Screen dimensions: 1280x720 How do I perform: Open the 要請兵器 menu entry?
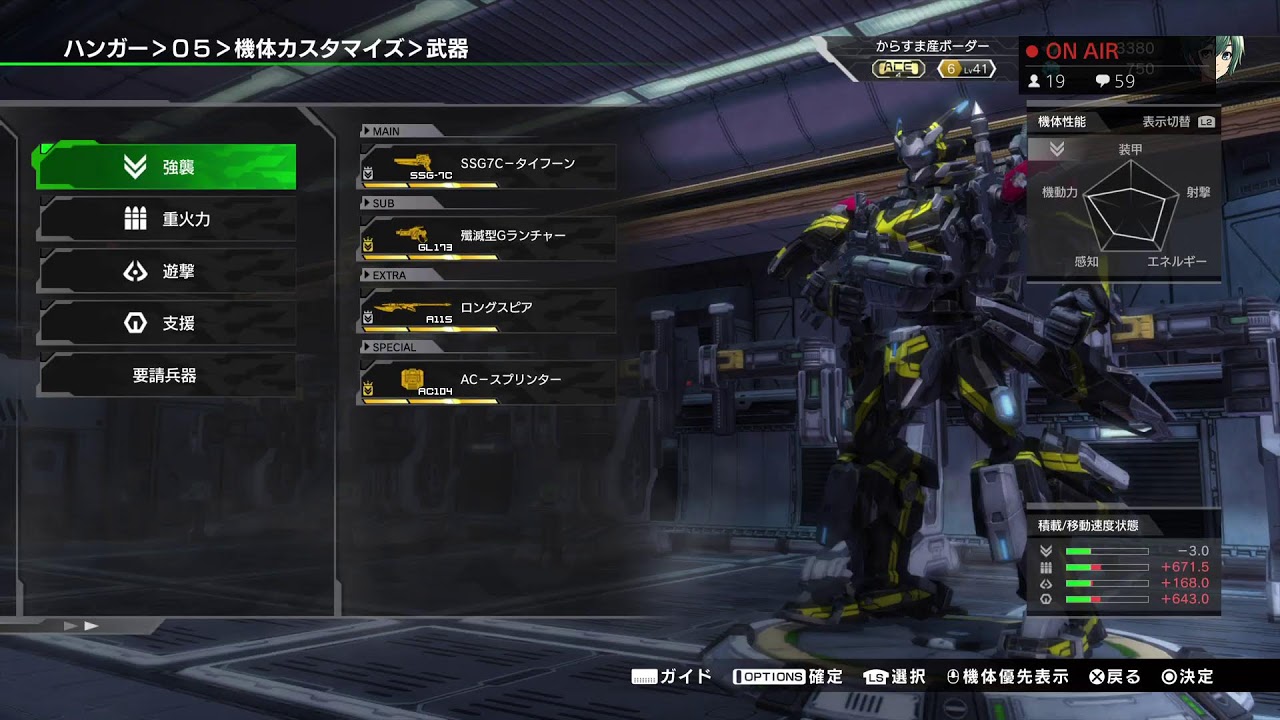pyautogui.click(x=166, y=376)
